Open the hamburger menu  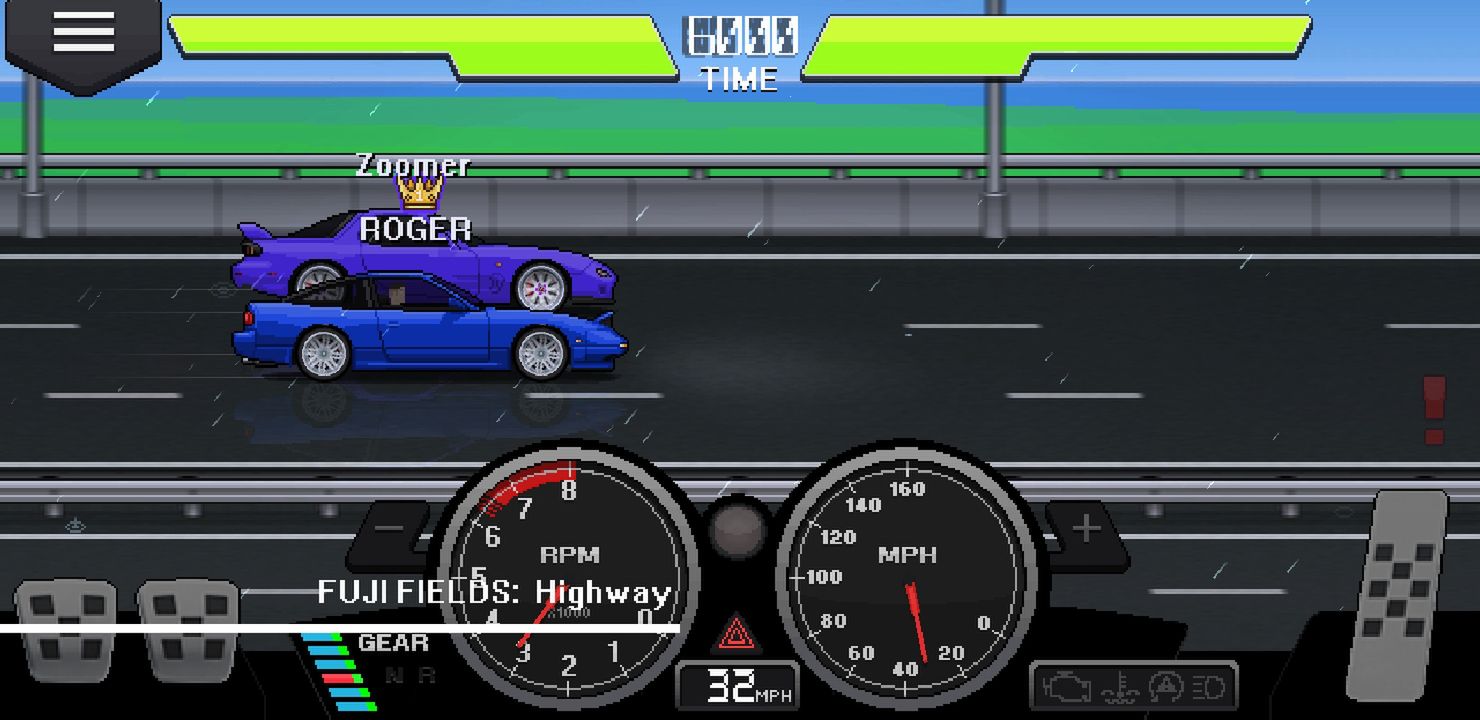pyautogui.click(x=83, y=31)
